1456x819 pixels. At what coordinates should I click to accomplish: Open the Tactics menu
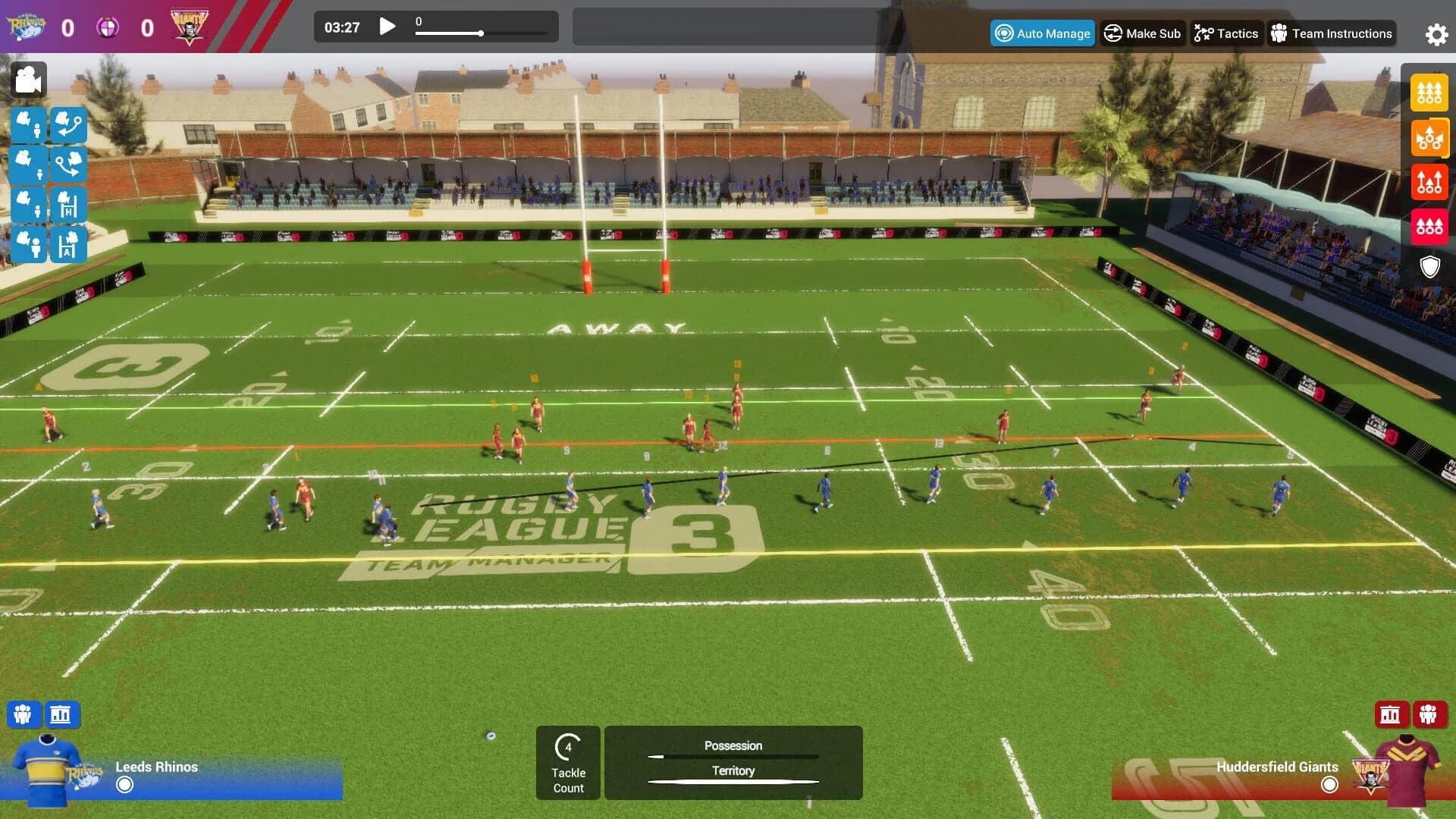click(x=1225, y=33)
